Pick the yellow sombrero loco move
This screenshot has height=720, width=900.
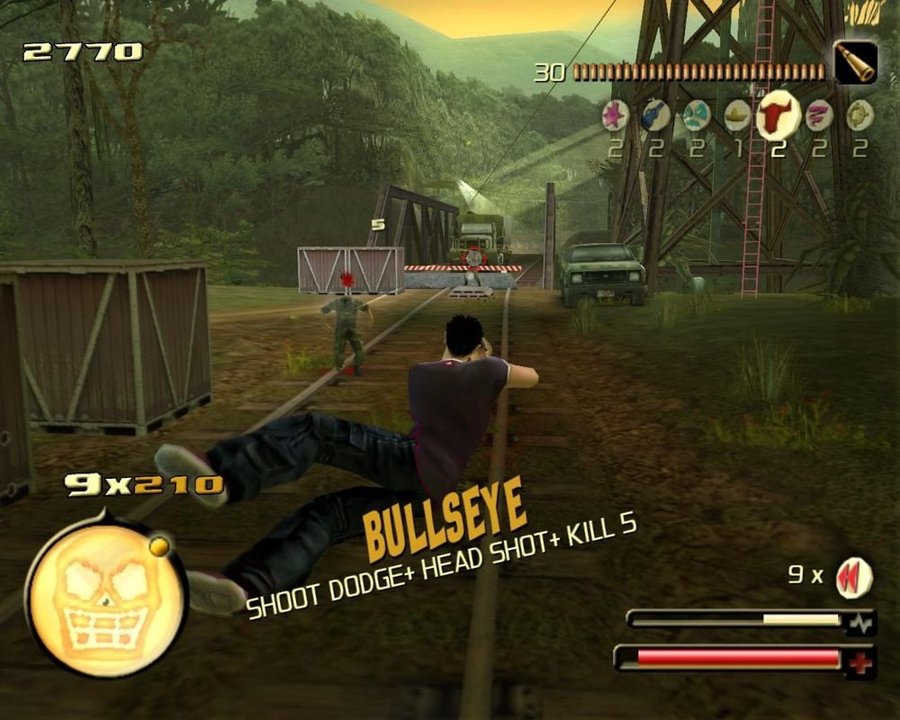click(738, 116)
